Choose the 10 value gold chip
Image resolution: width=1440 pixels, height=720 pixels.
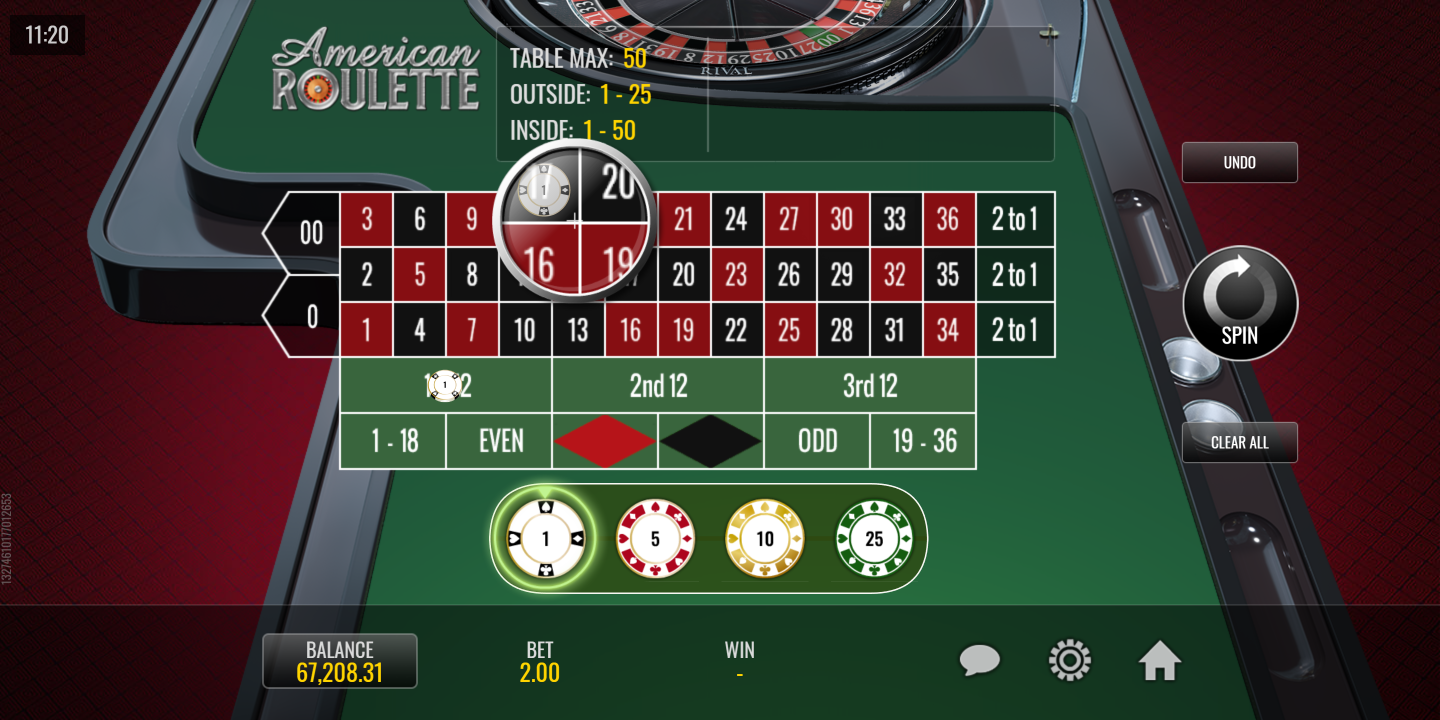point(765,540)
